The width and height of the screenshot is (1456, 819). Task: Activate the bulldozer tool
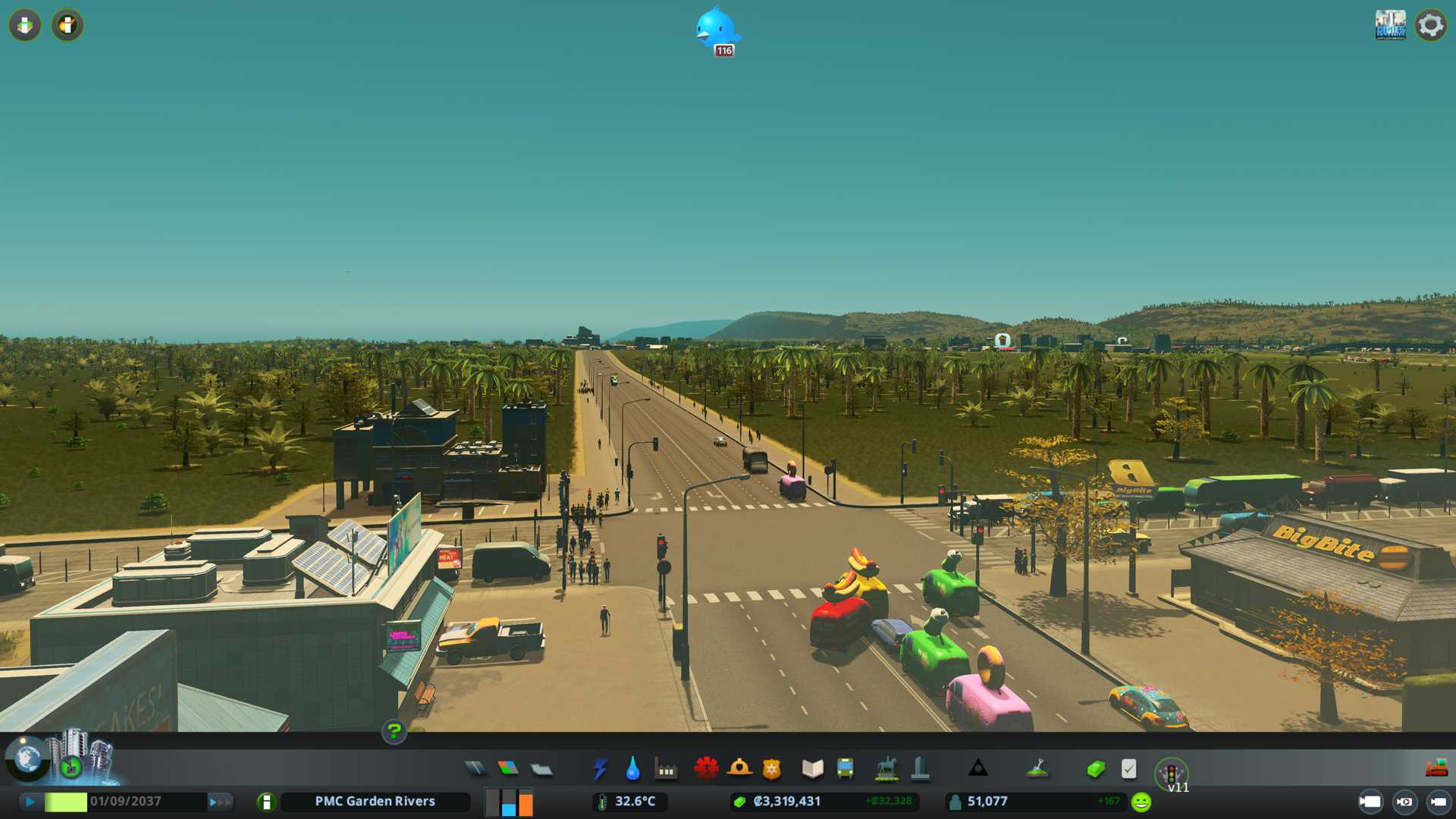[1436, 769]
